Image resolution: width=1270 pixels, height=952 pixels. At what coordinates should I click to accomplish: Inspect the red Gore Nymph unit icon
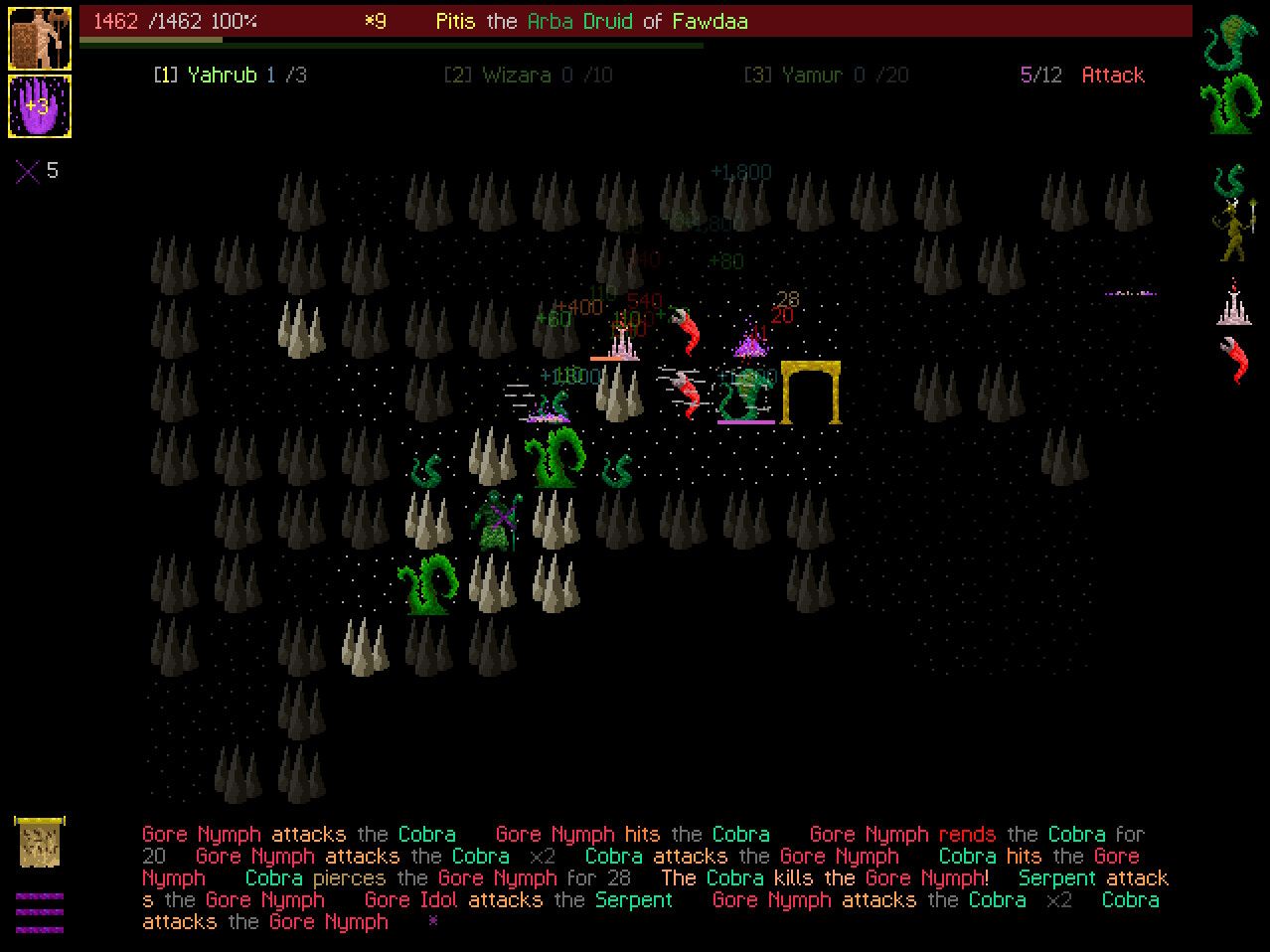(1232, 360)
